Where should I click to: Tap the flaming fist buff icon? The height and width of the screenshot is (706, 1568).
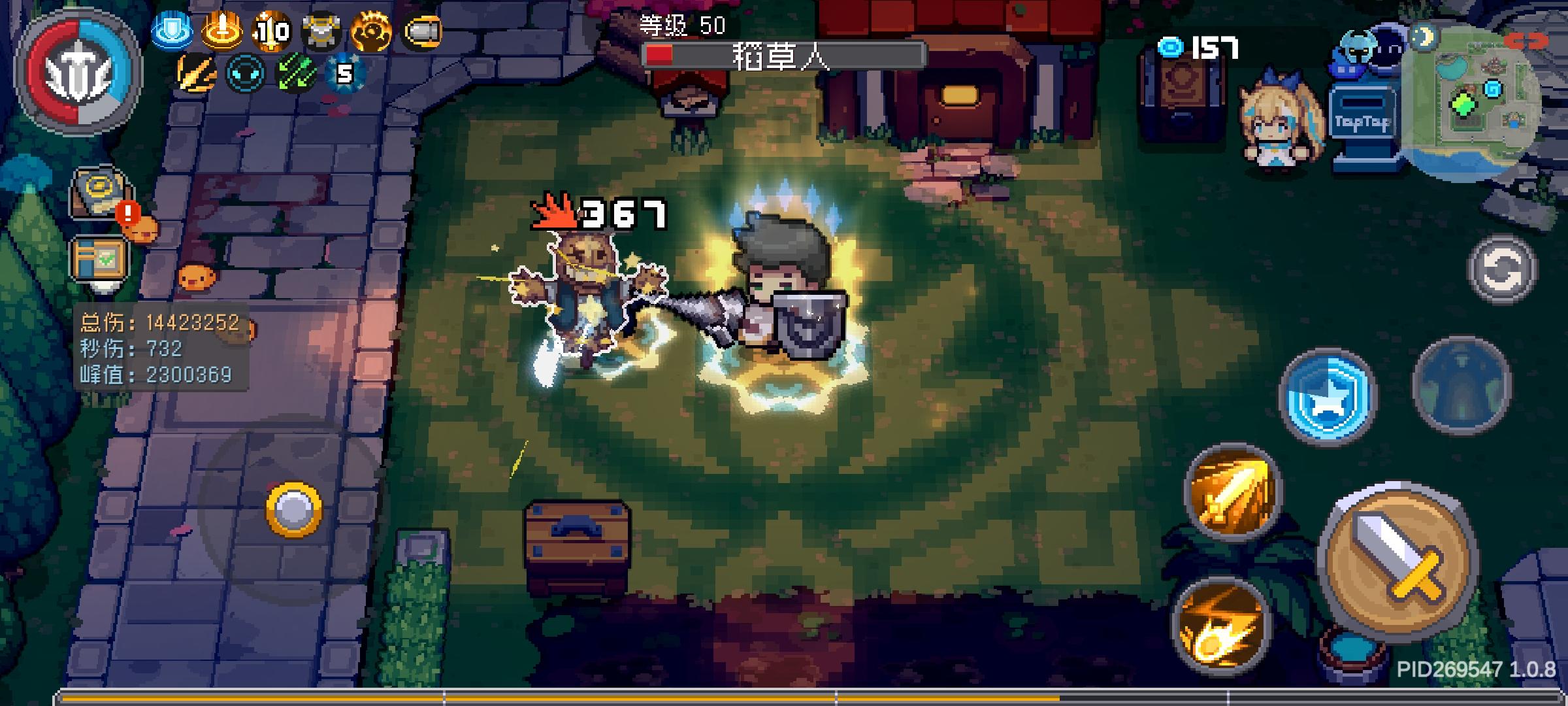tap(376, 29)
